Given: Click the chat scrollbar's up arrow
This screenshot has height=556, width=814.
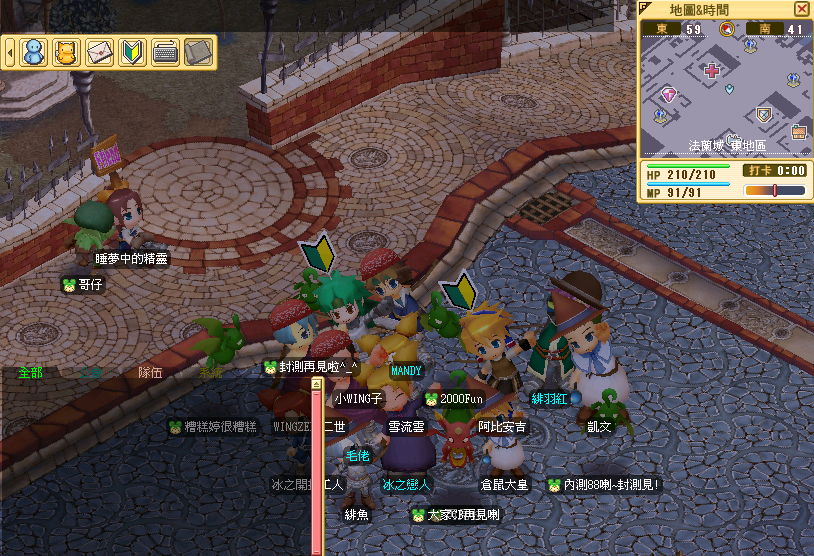Looking at the screenshot, I should pos(316,383).
